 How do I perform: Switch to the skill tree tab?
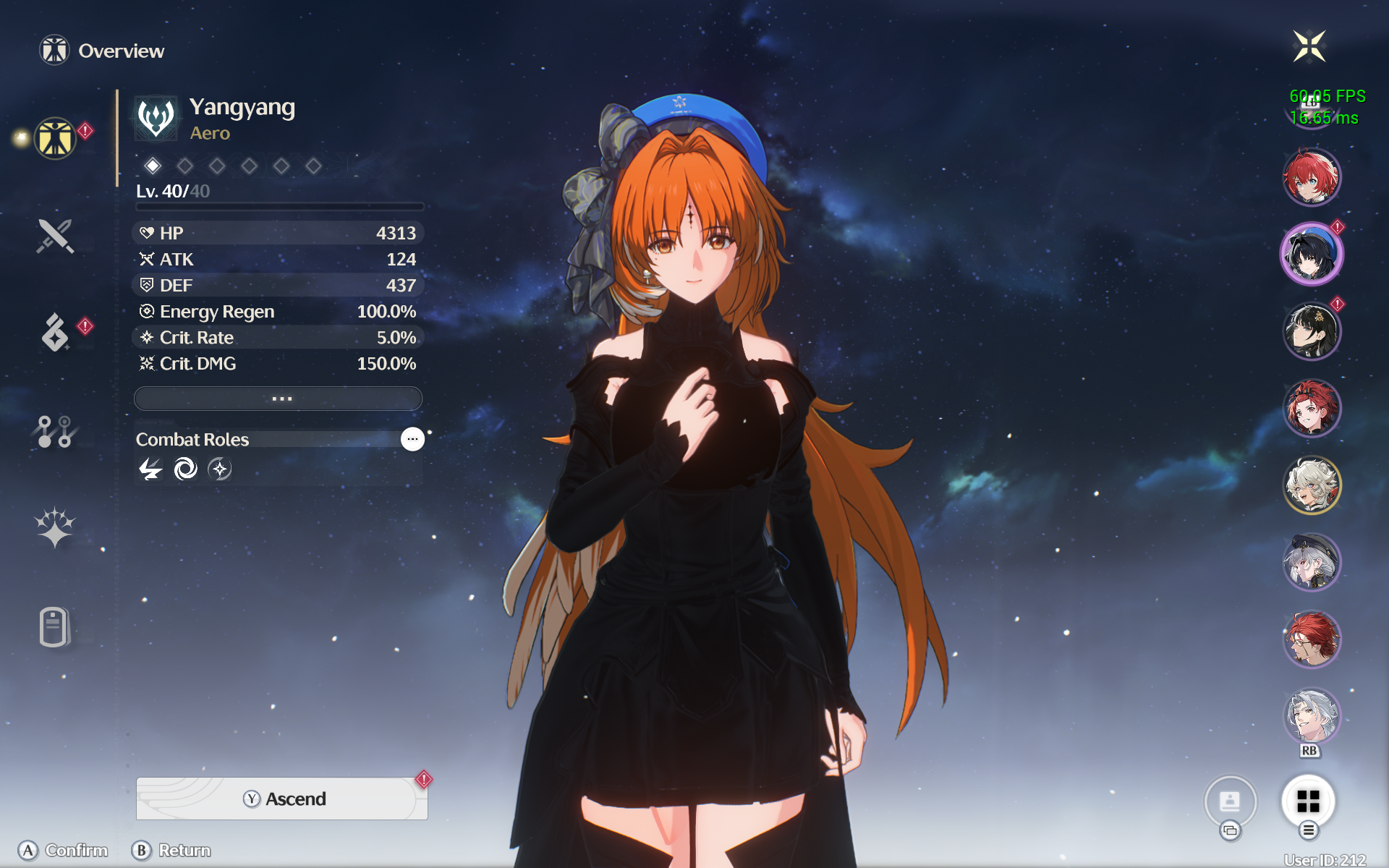pos(55,431)
